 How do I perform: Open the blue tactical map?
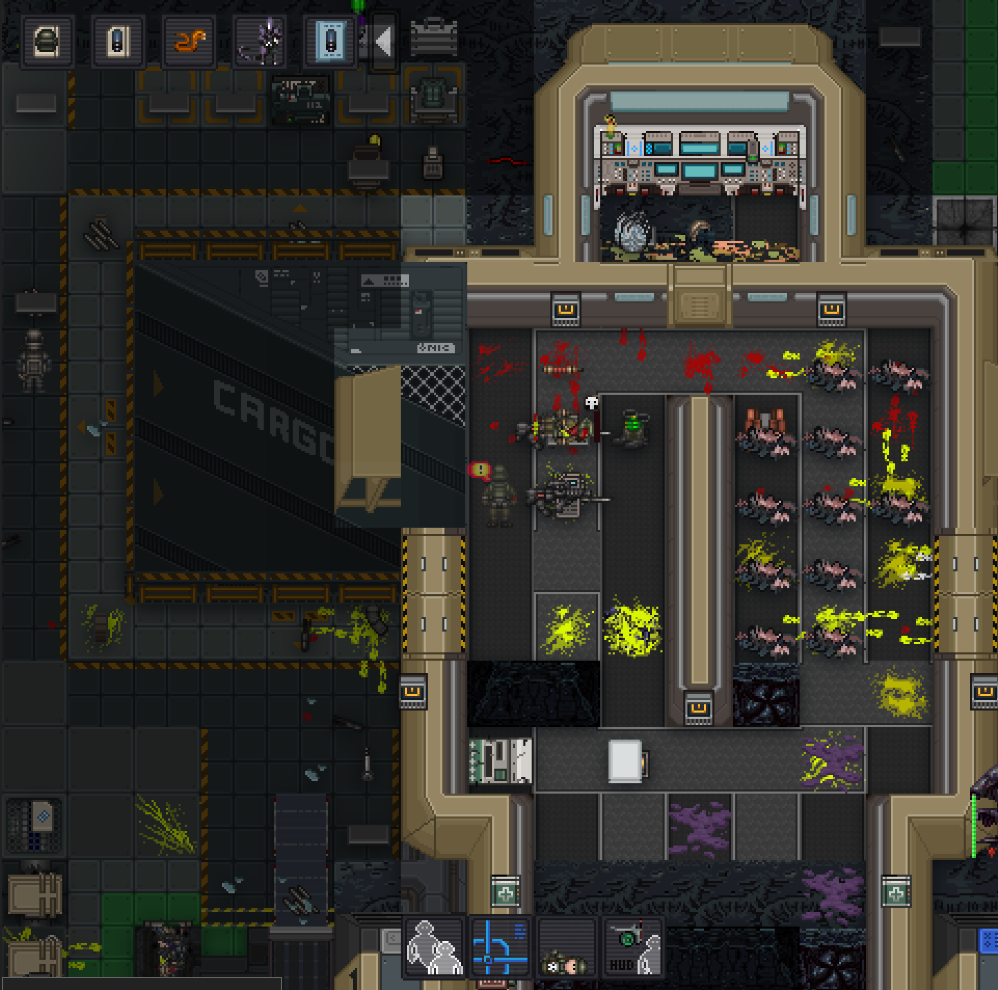click(500, 947)
